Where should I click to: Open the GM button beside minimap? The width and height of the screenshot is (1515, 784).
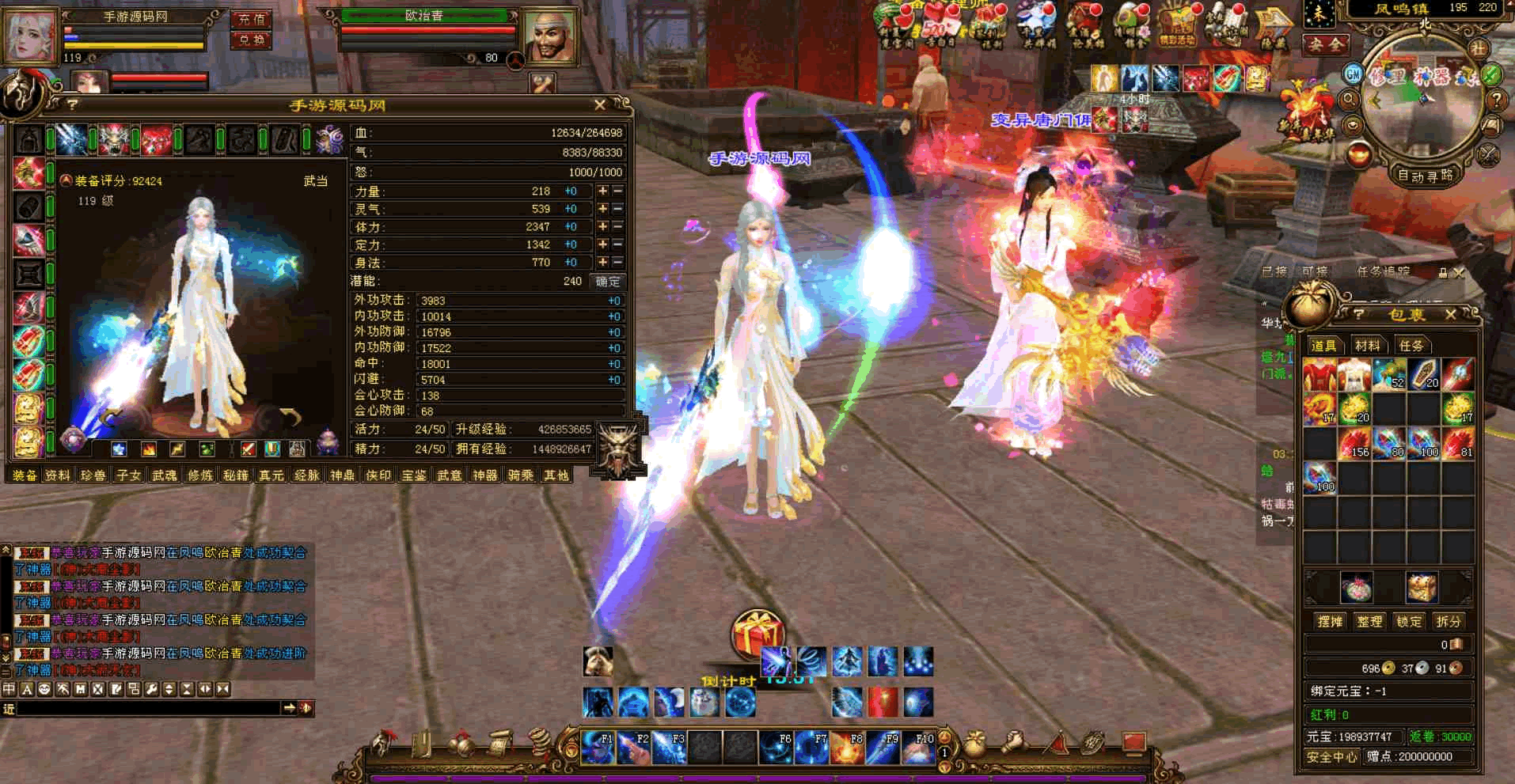click(x=1354, y=74)
